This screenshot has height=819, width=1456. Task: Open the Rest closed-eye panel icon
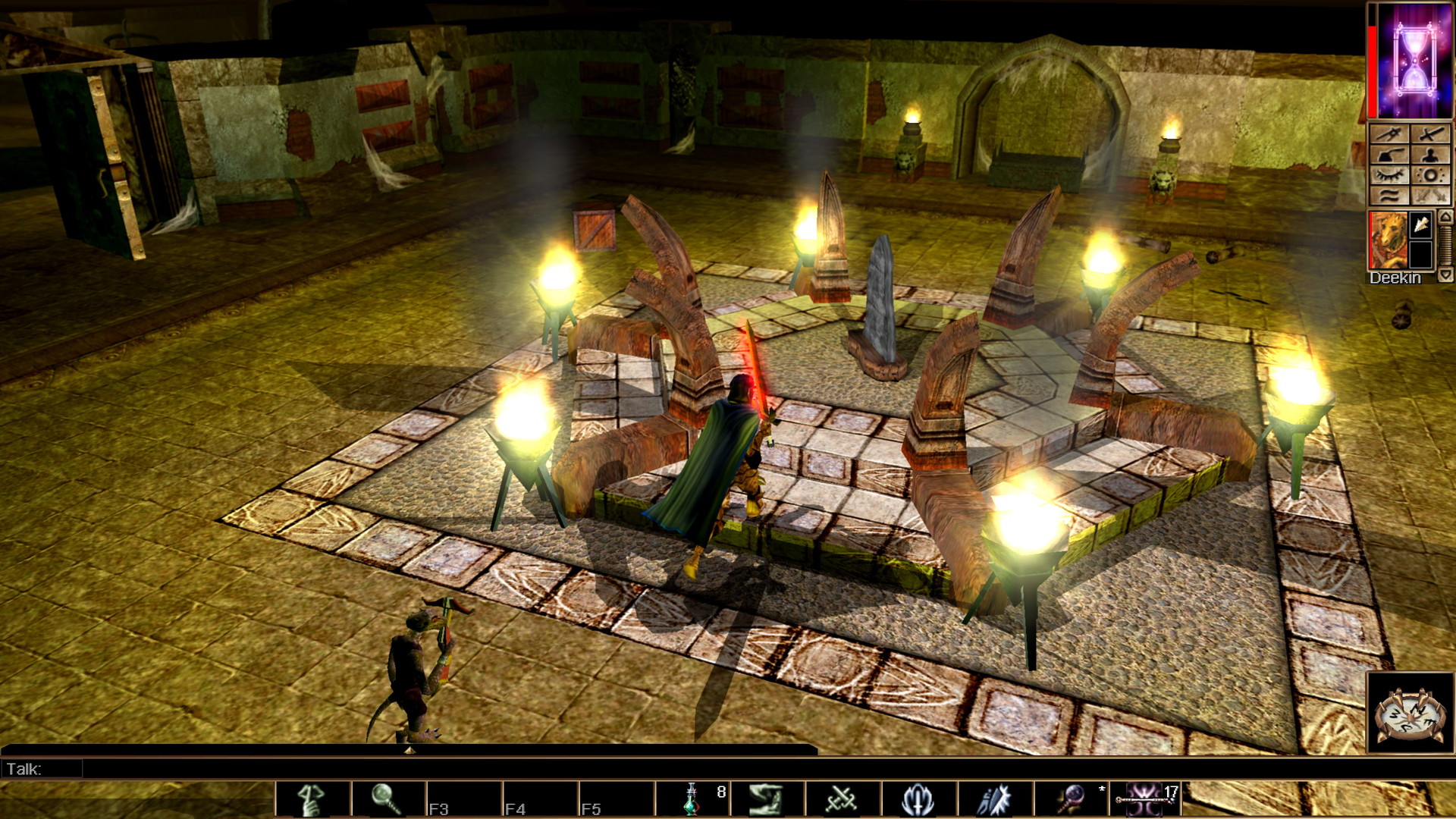coord(1389,175)
